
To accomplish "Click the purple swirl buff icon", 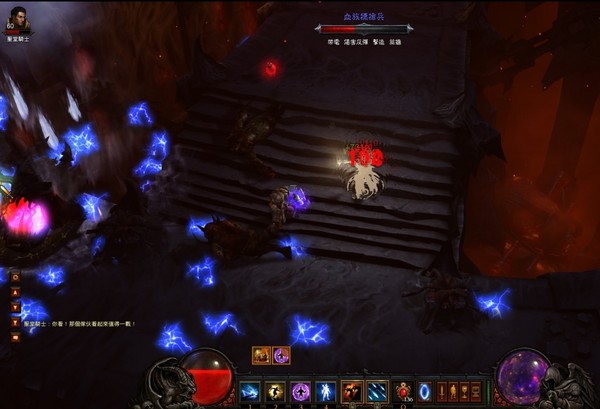I will [x=281, y=355].
